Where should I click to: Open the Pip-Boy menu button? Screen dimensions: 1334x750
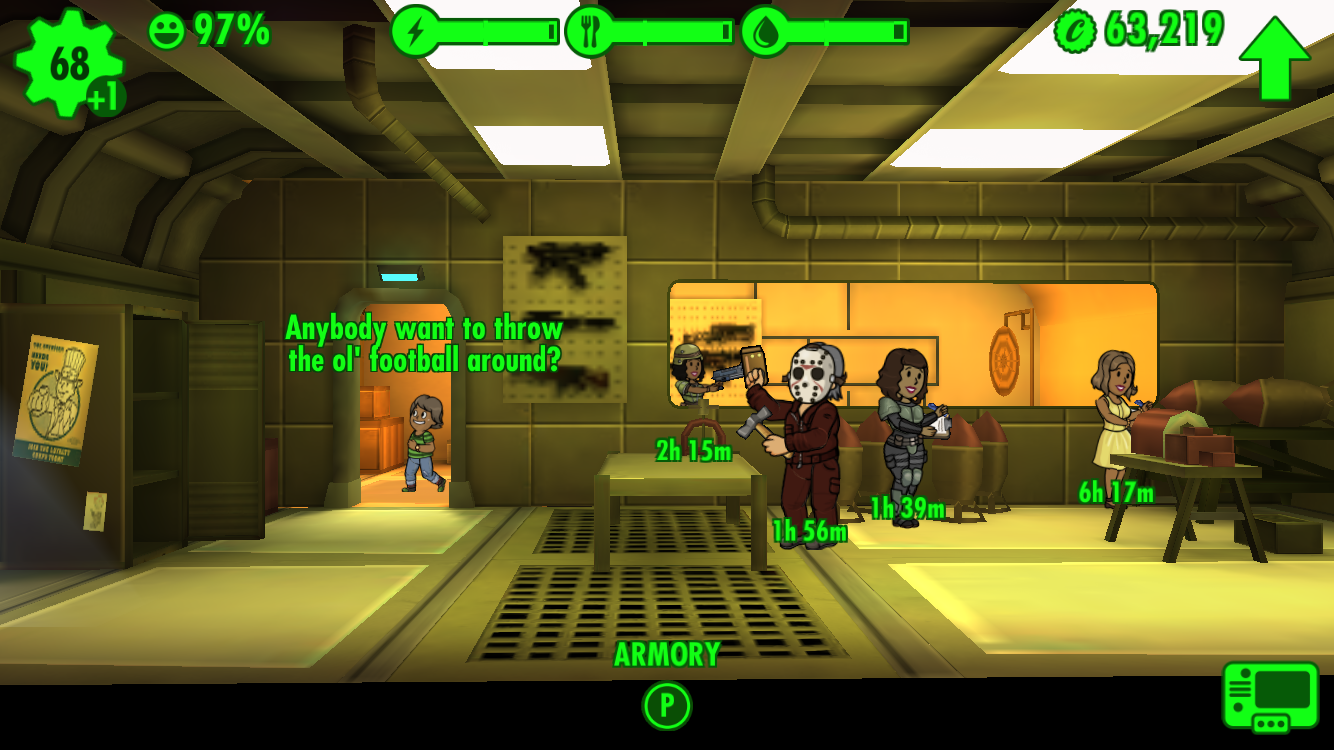pos(1270,695)
